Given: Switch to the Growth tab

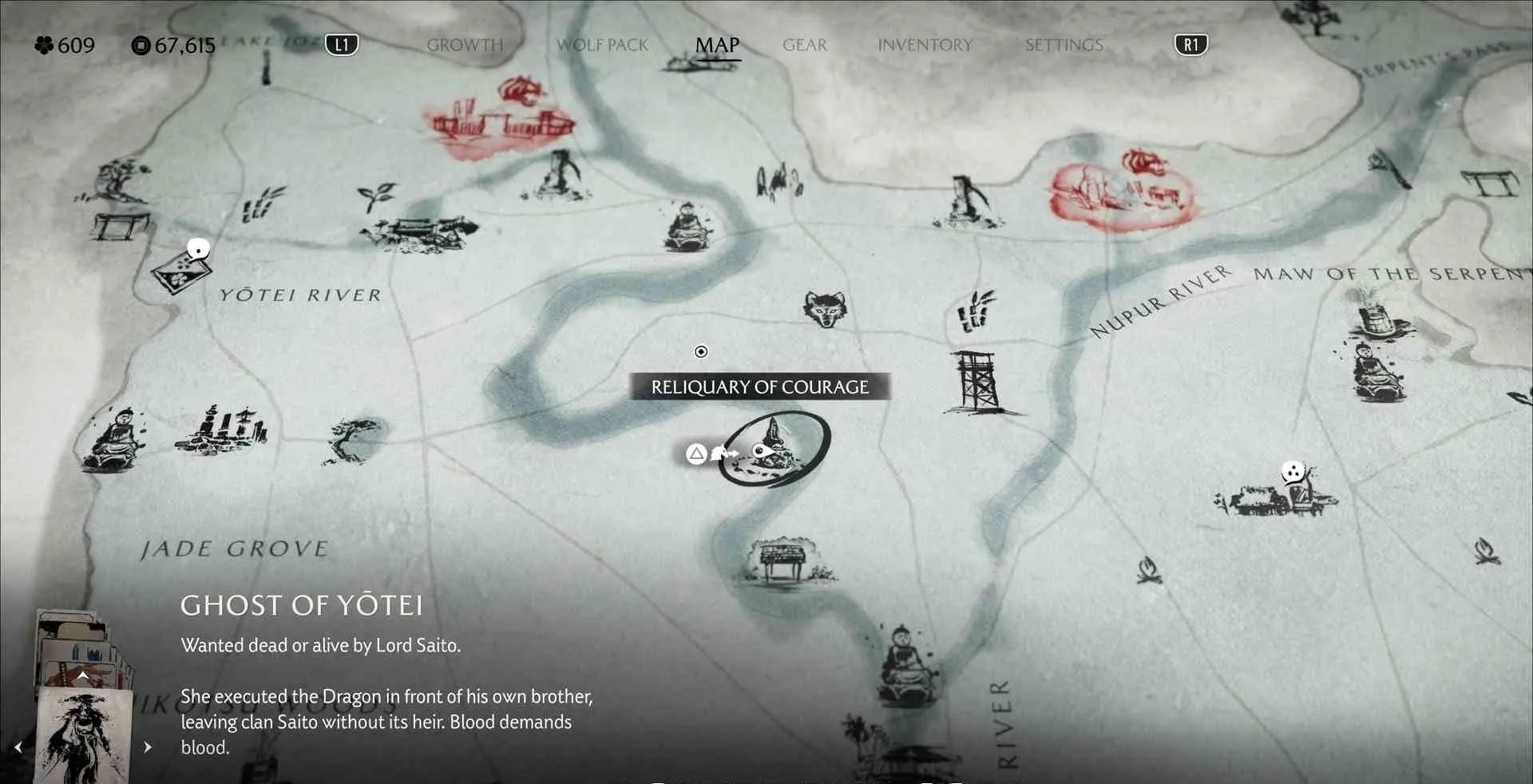Looking at the screenshot, I should point(465,46).
